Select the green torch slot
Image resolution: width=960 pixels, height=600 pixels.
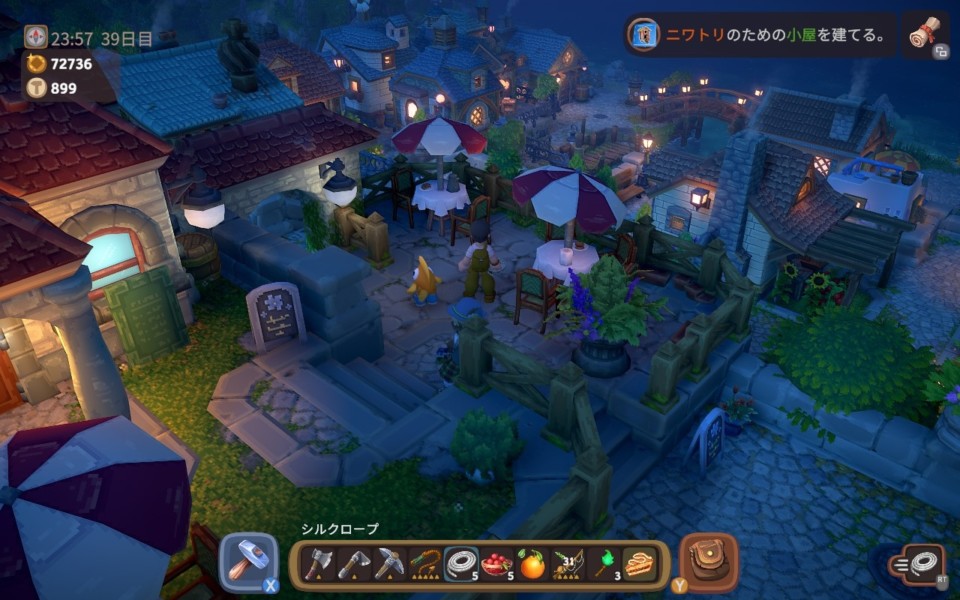[605, 565]
